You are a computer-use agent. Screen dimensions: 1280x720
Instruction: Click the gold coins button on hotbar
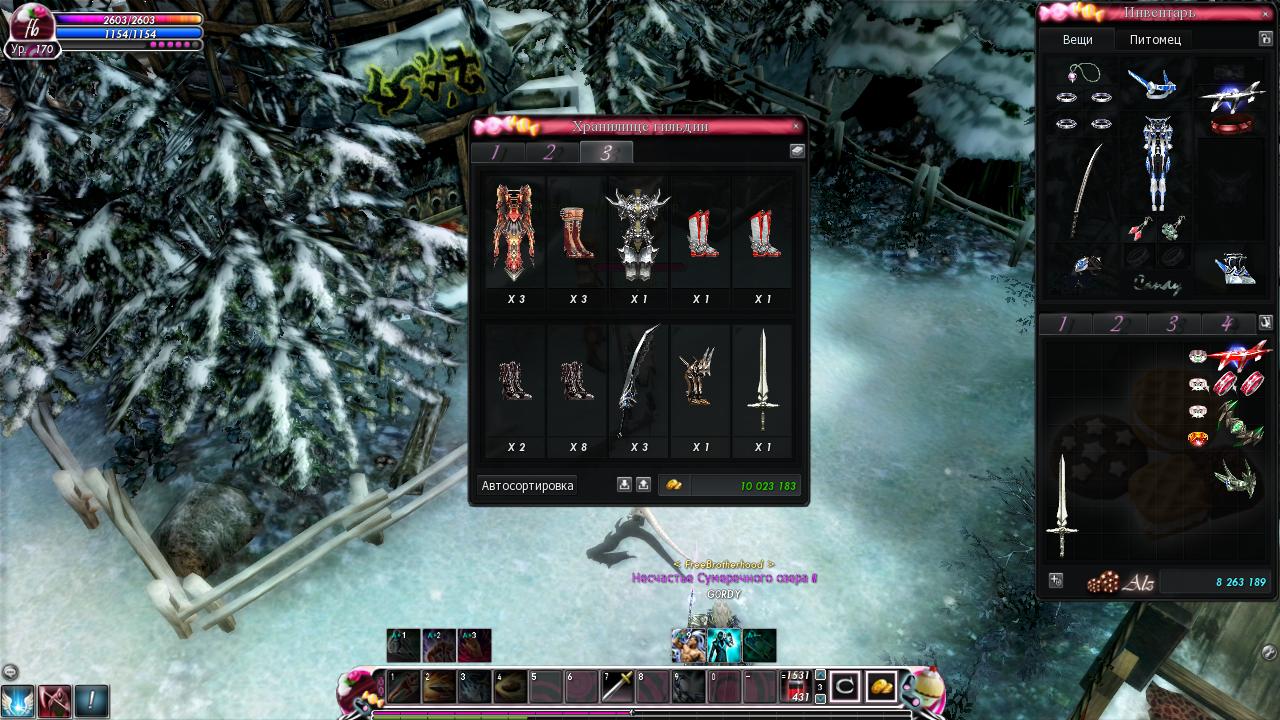click(x=881, y=686)
